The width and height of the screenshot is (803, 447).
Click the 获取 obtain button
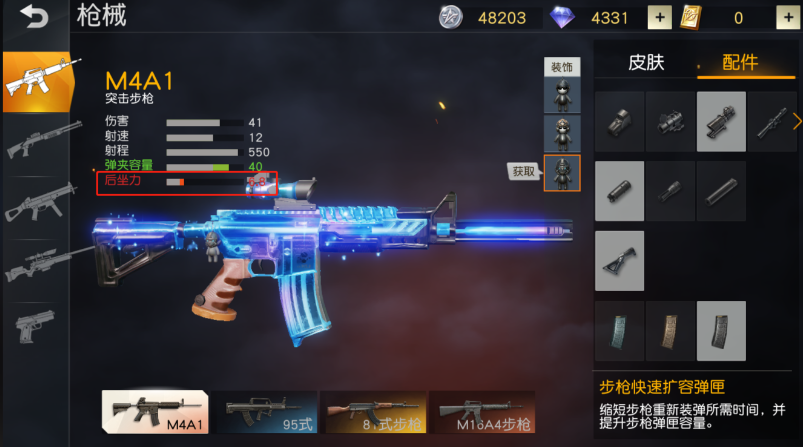pos(524,171)
